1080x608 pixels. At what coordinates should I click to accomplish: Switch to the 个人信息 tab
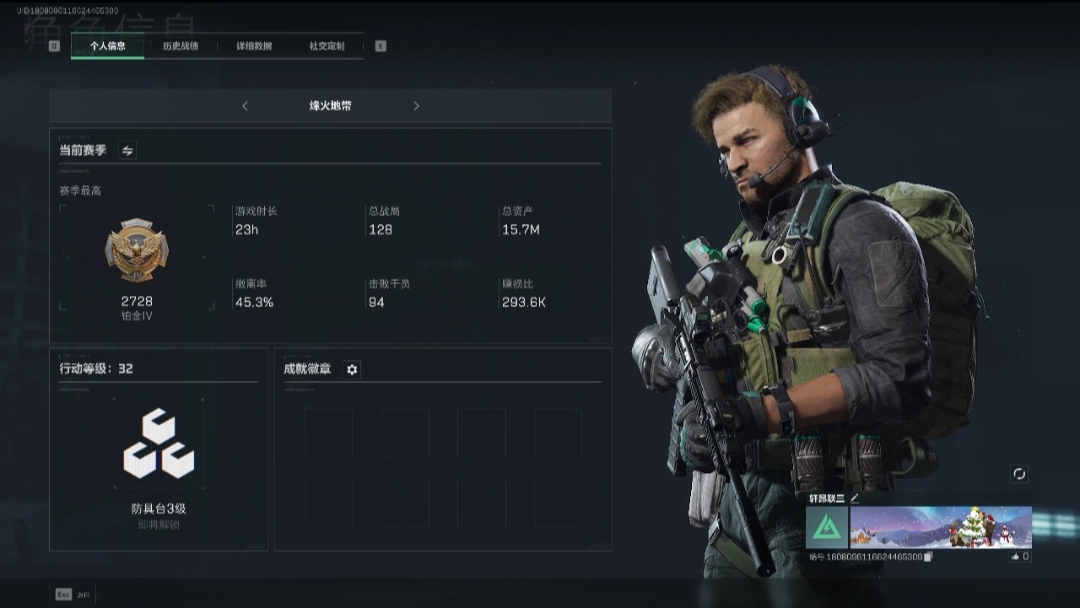[107, 46]
